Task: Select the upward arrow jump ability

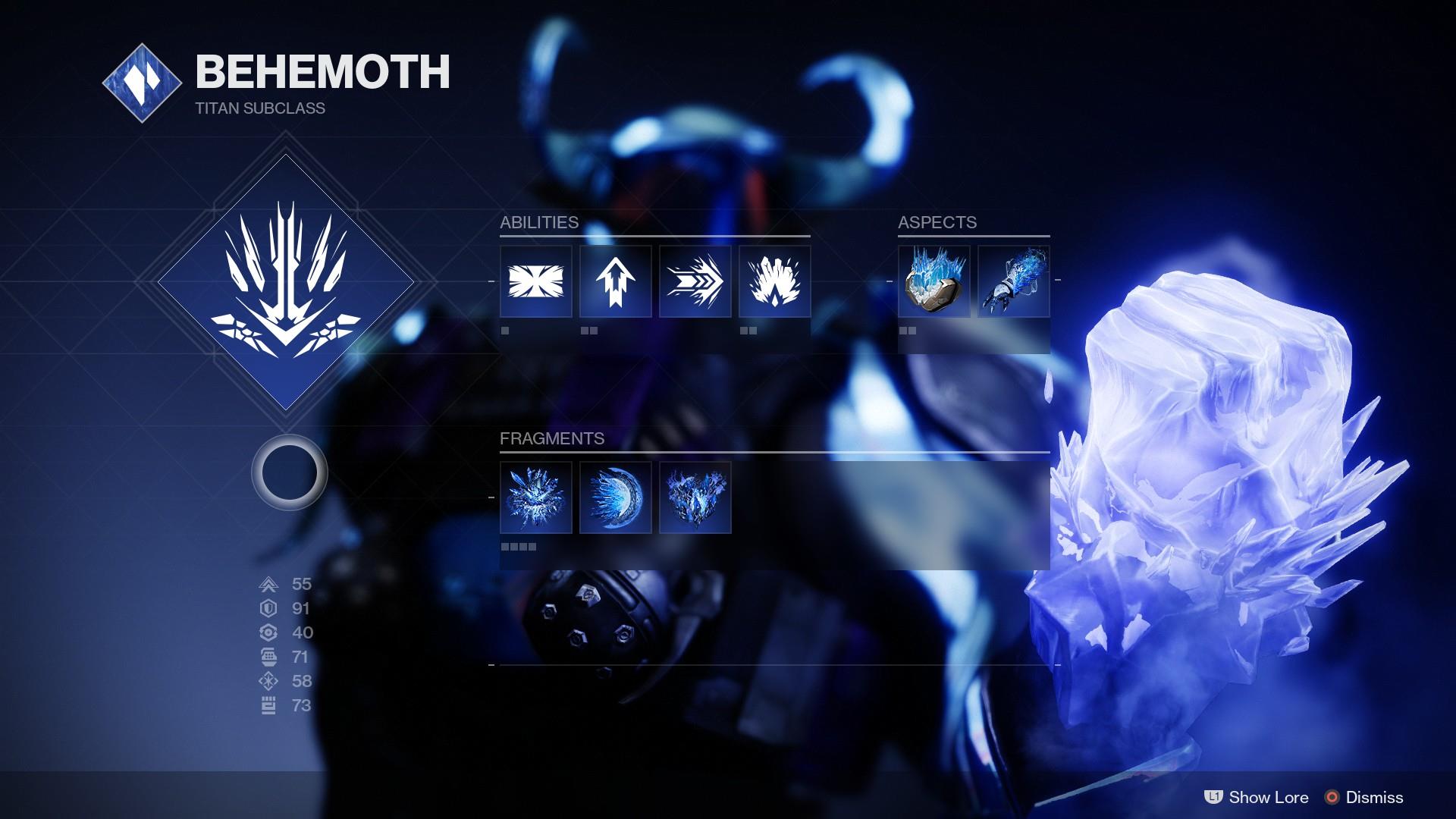Action: (x=616, y=281)
